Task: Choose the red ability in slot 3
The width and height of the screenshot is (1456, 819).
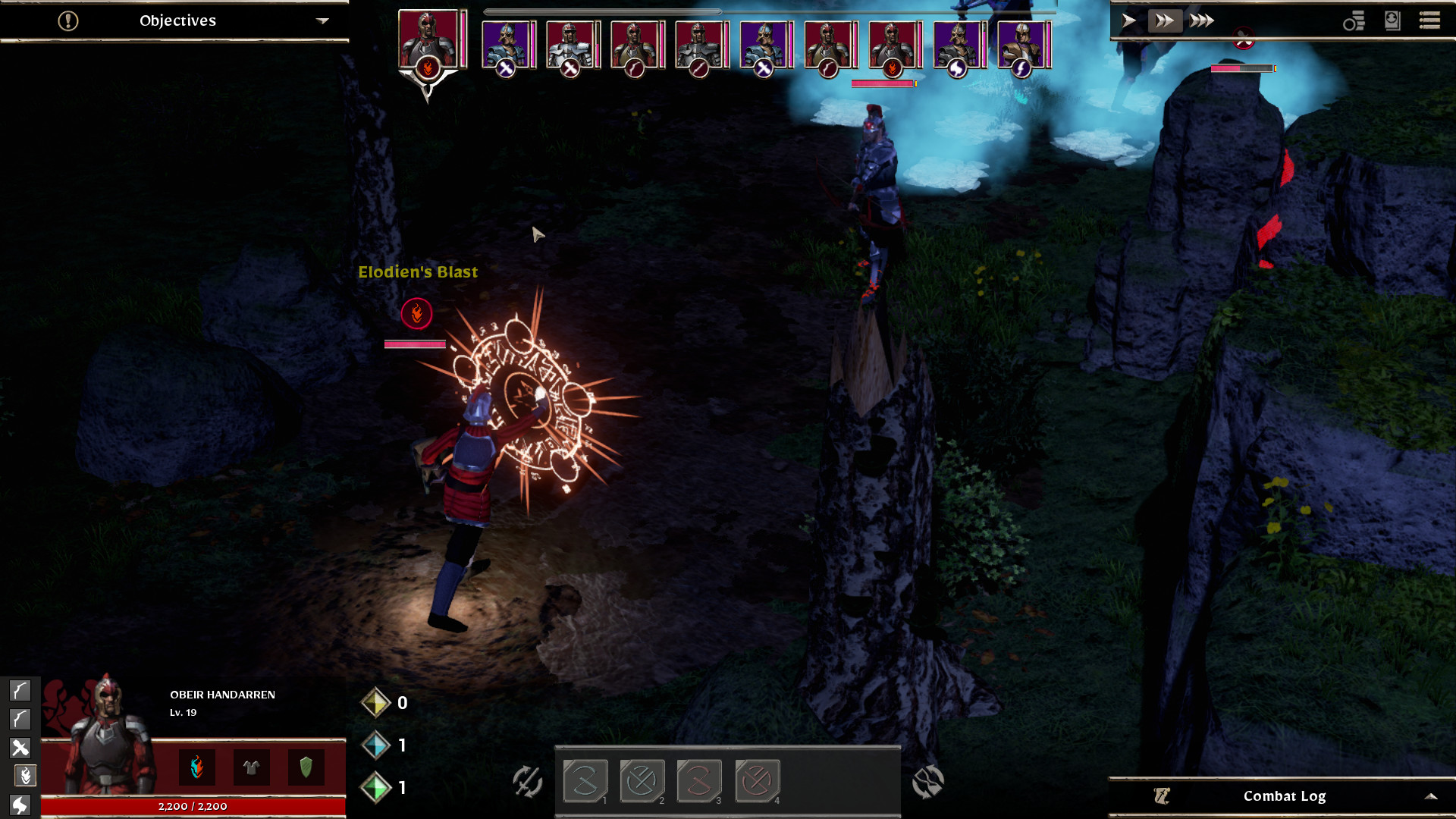Action: click(699, 780)
